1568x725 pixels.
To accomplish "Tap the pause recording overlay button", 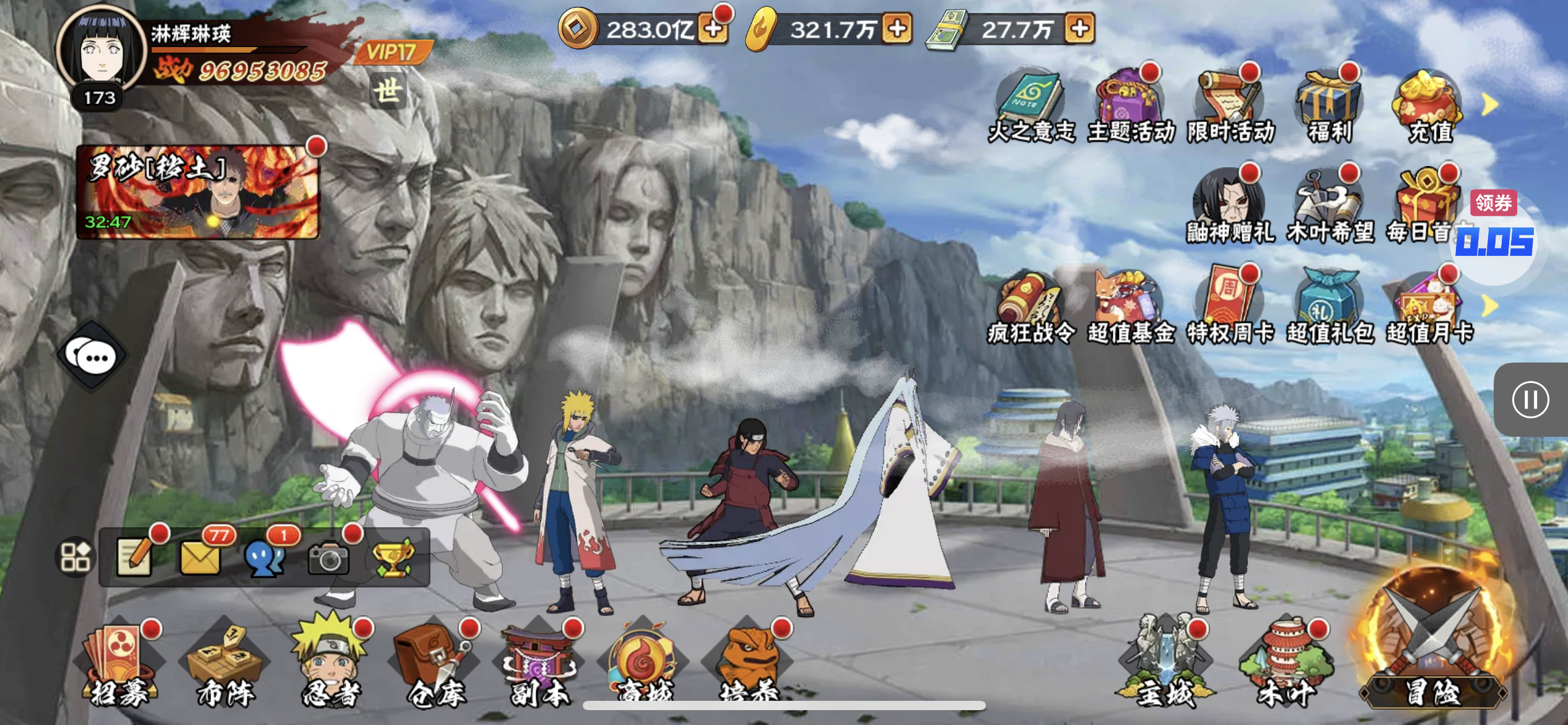I will (1530, 400).
